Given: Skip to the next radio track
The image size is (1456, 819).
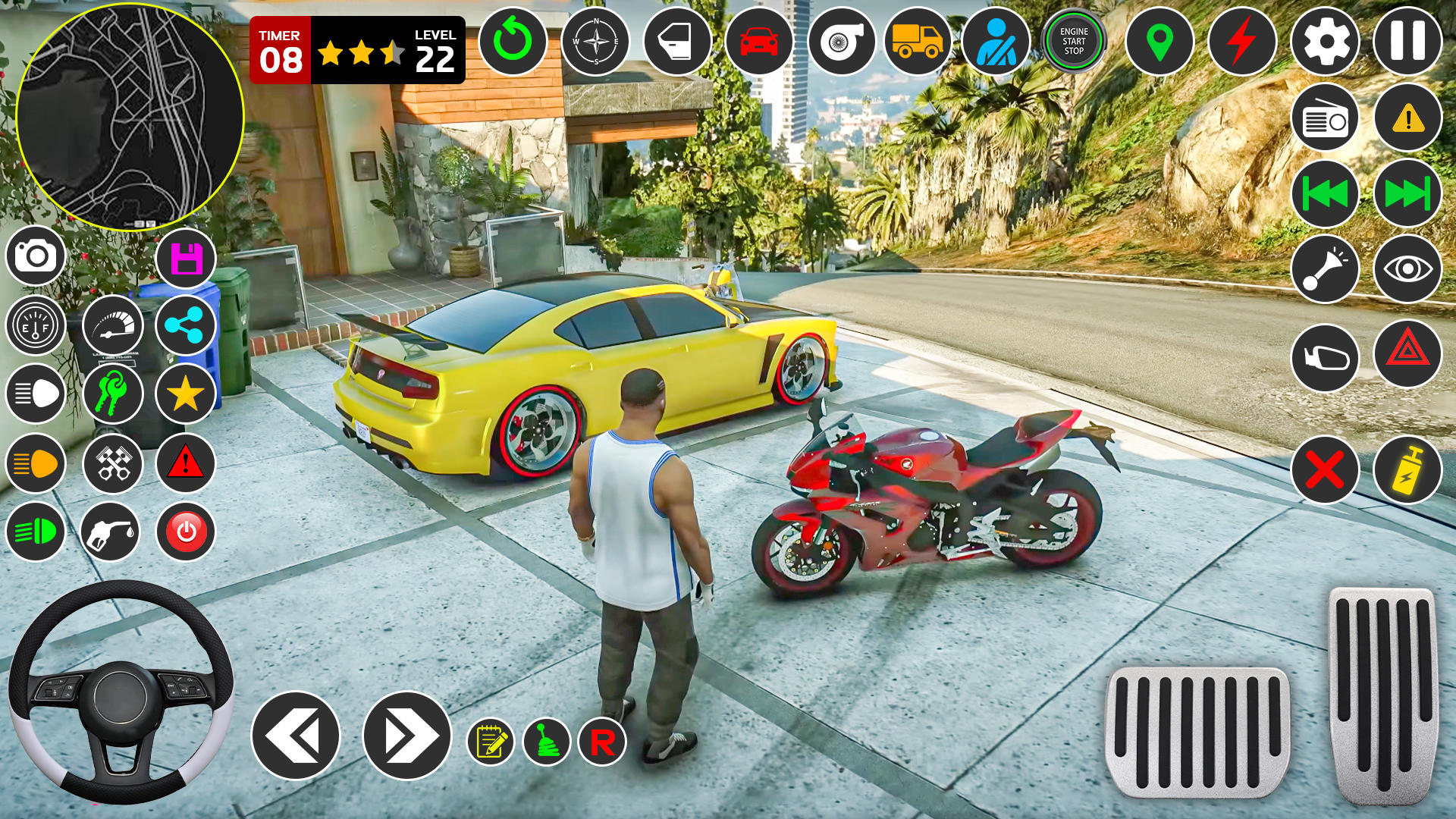Looking at the screenshot, I should tap(1407, 194).
